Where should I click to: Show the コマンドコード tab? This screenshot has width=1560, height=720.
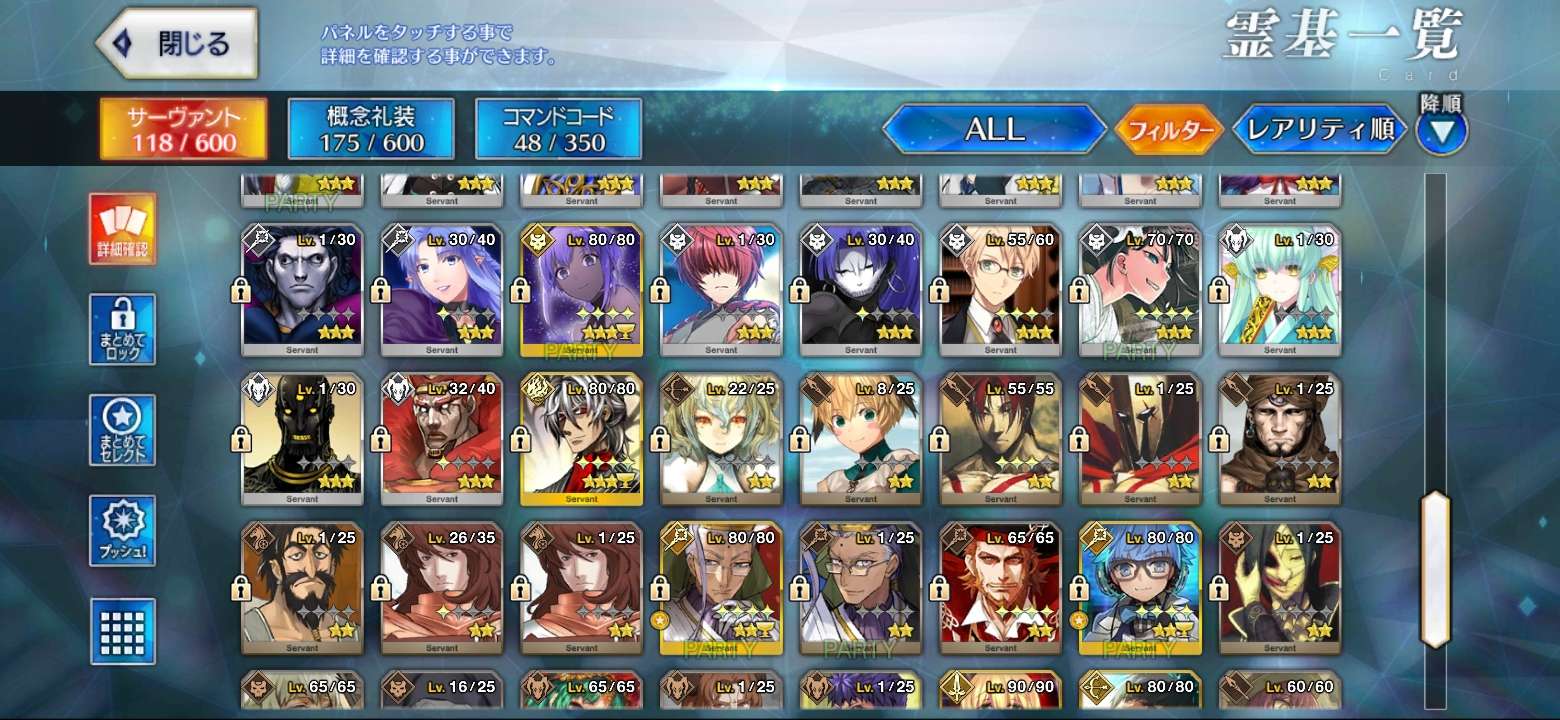click(x=558, y=129)
